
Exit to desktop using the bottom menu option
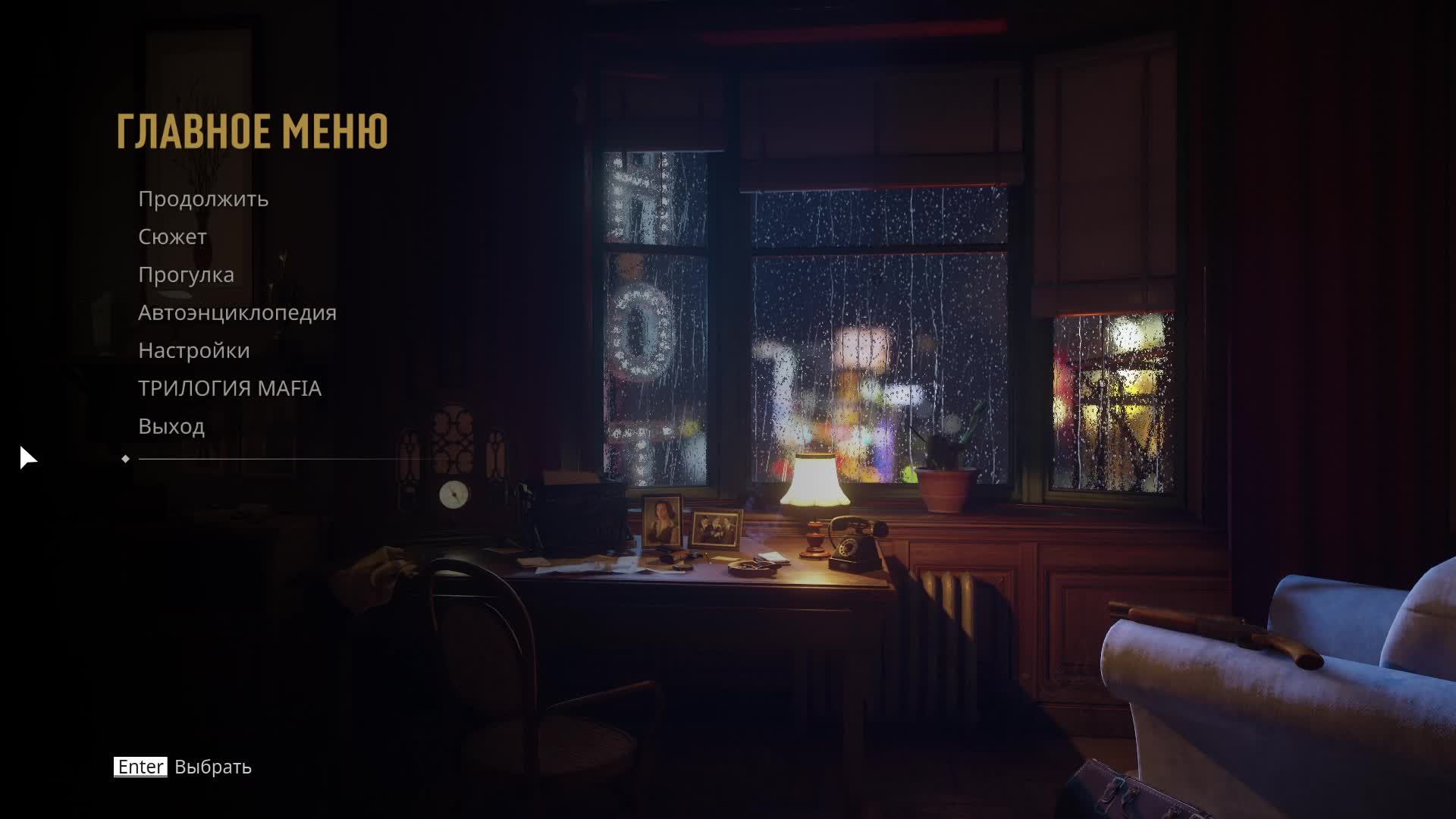point(171,426)
